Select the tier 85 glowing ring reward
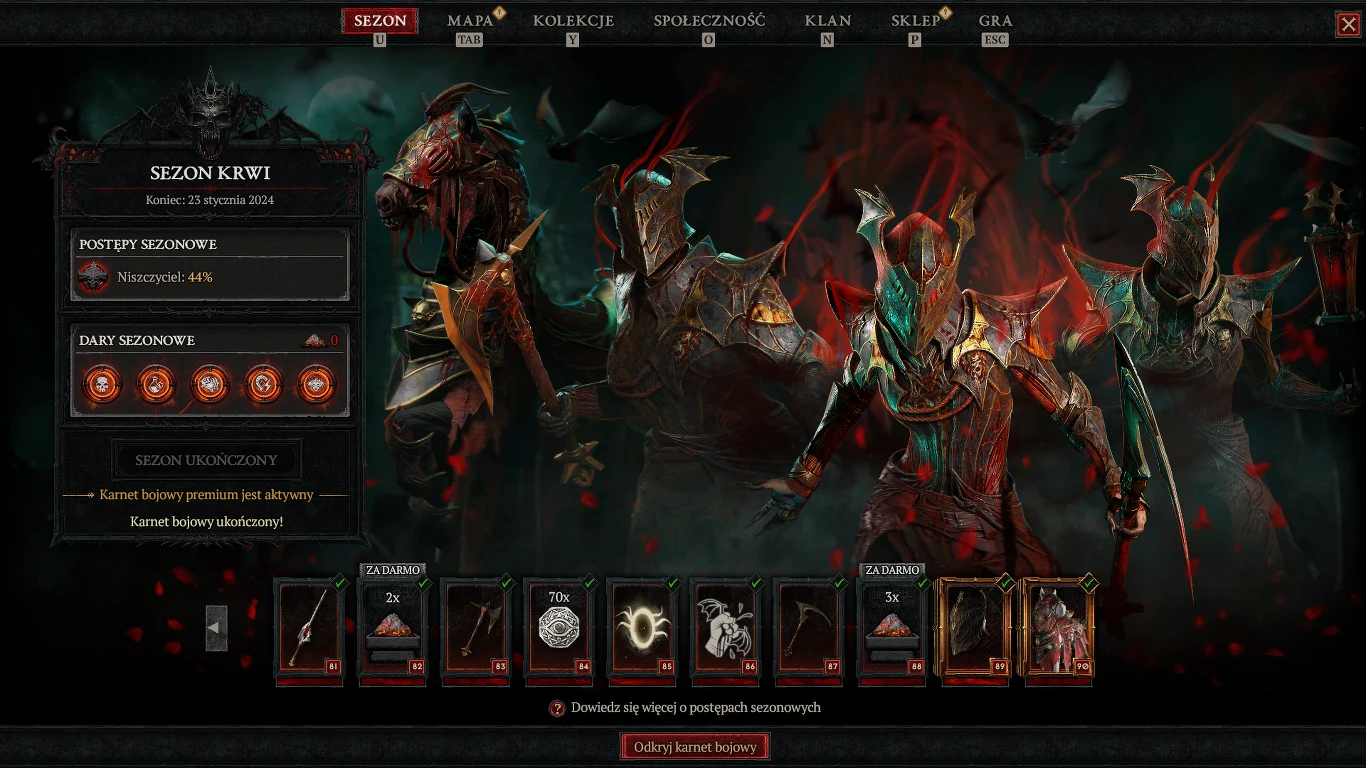 [642, 629]
